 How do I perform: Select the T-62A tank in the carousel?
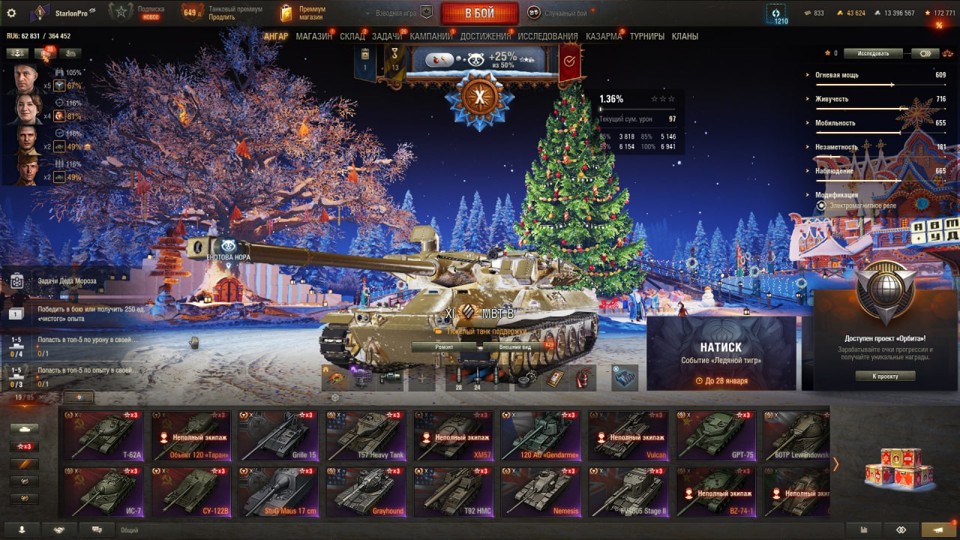tap(104, 436)
